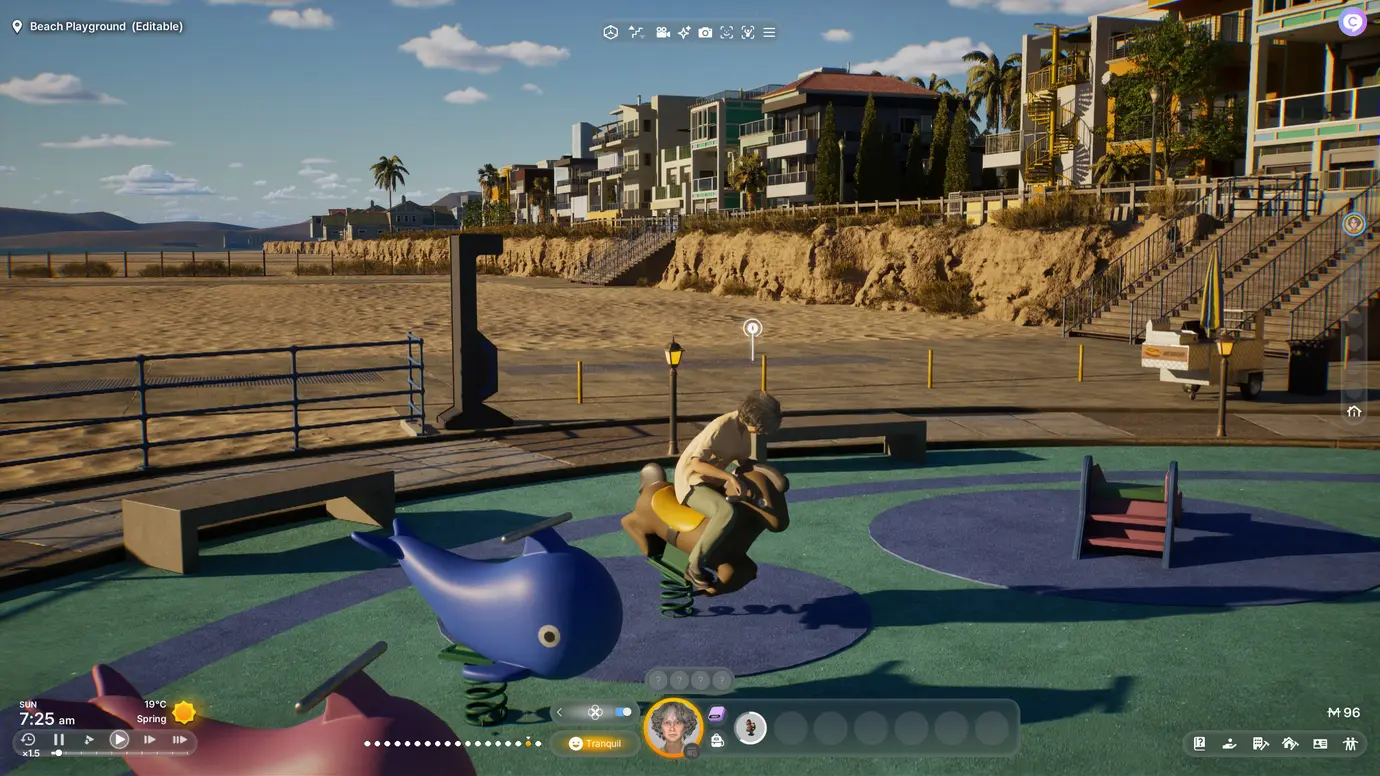
Task: Open the family people icon menu
Action: coord(1350,743)
